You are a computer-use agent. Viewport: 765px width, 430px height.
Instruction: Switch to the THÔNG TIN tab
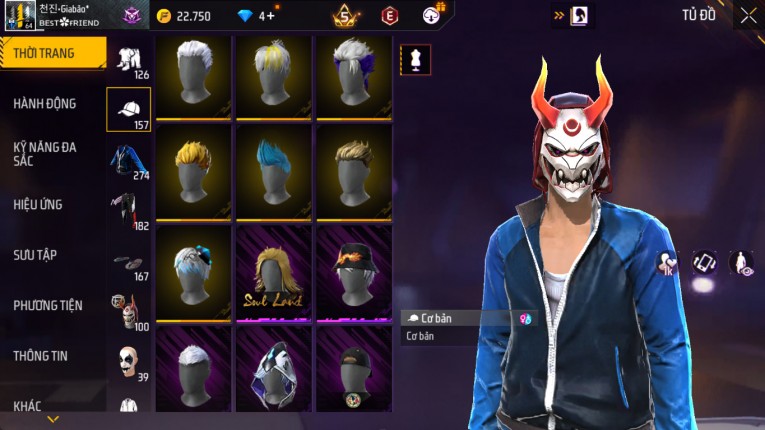pos(41,355)
